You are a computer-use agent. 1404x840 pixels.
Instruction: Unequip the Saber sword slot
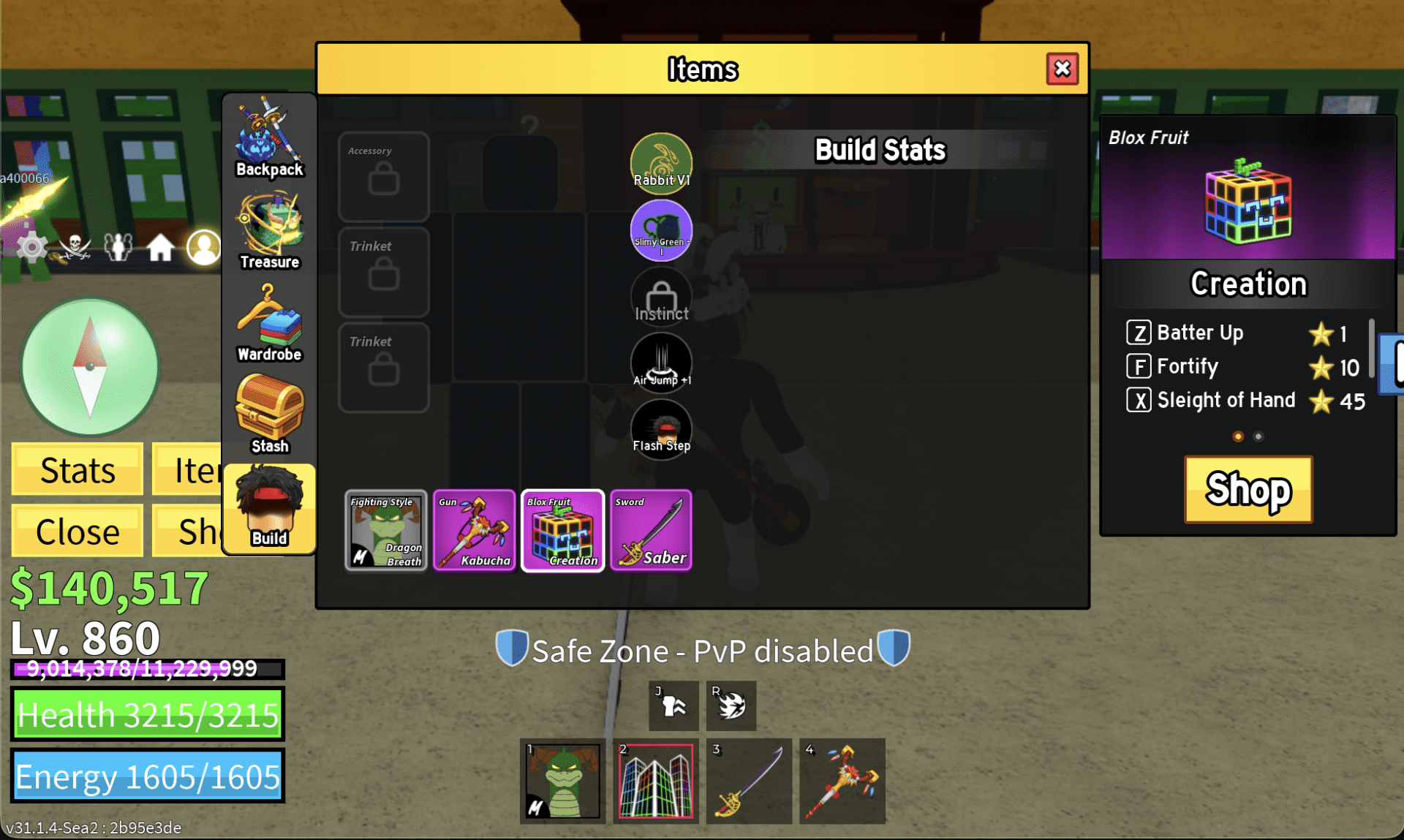(x=650, y=531)
